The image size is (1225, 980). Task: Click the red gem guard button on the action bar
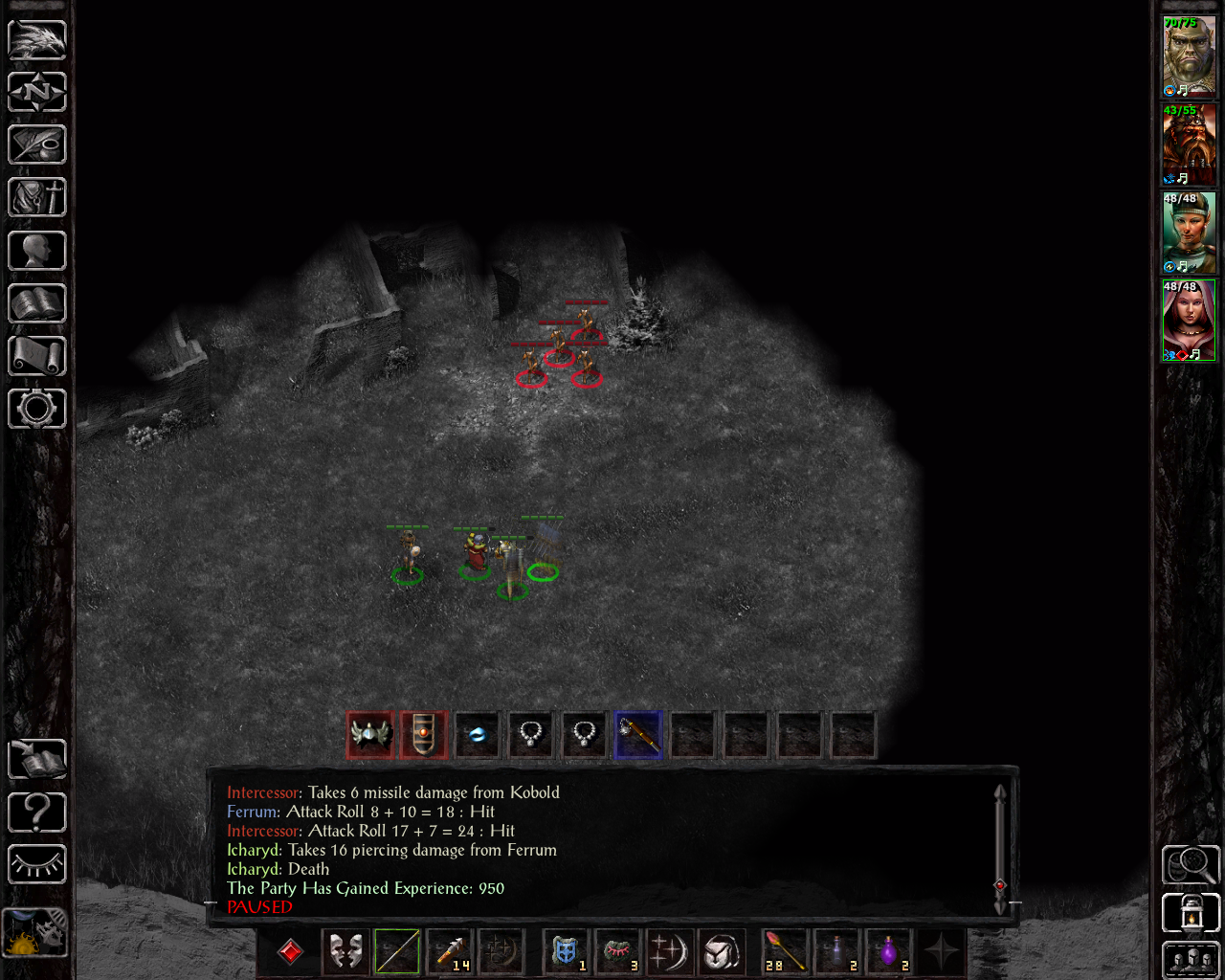[x=289, y=952]
